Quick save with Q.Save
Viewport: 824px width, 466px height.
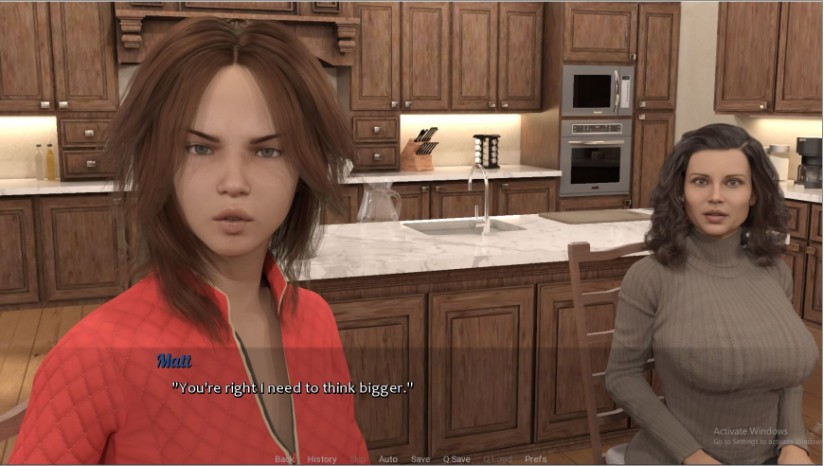pyautogui.click(x=456, y=459)
